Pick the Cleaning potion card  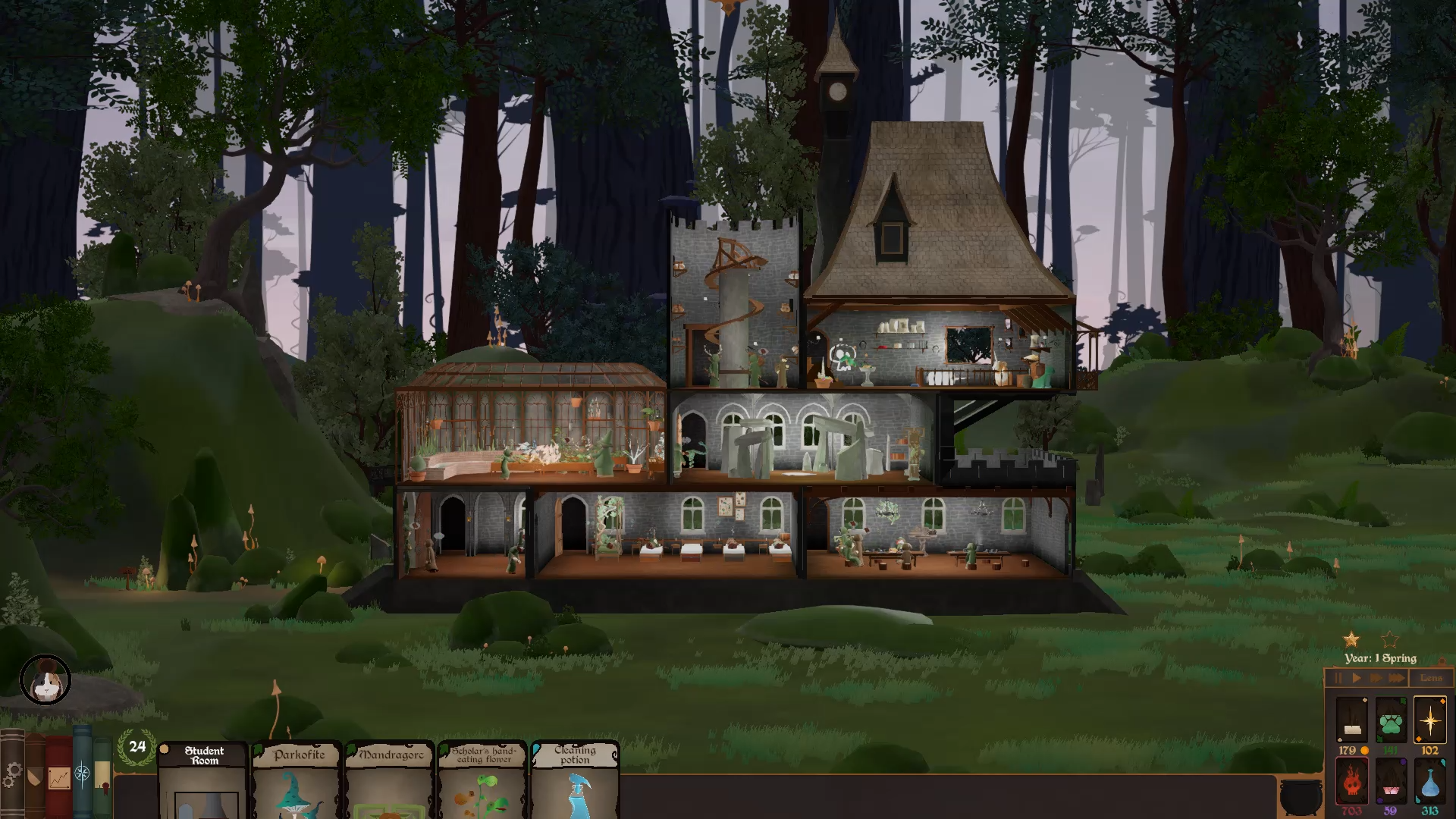(576, 780)
